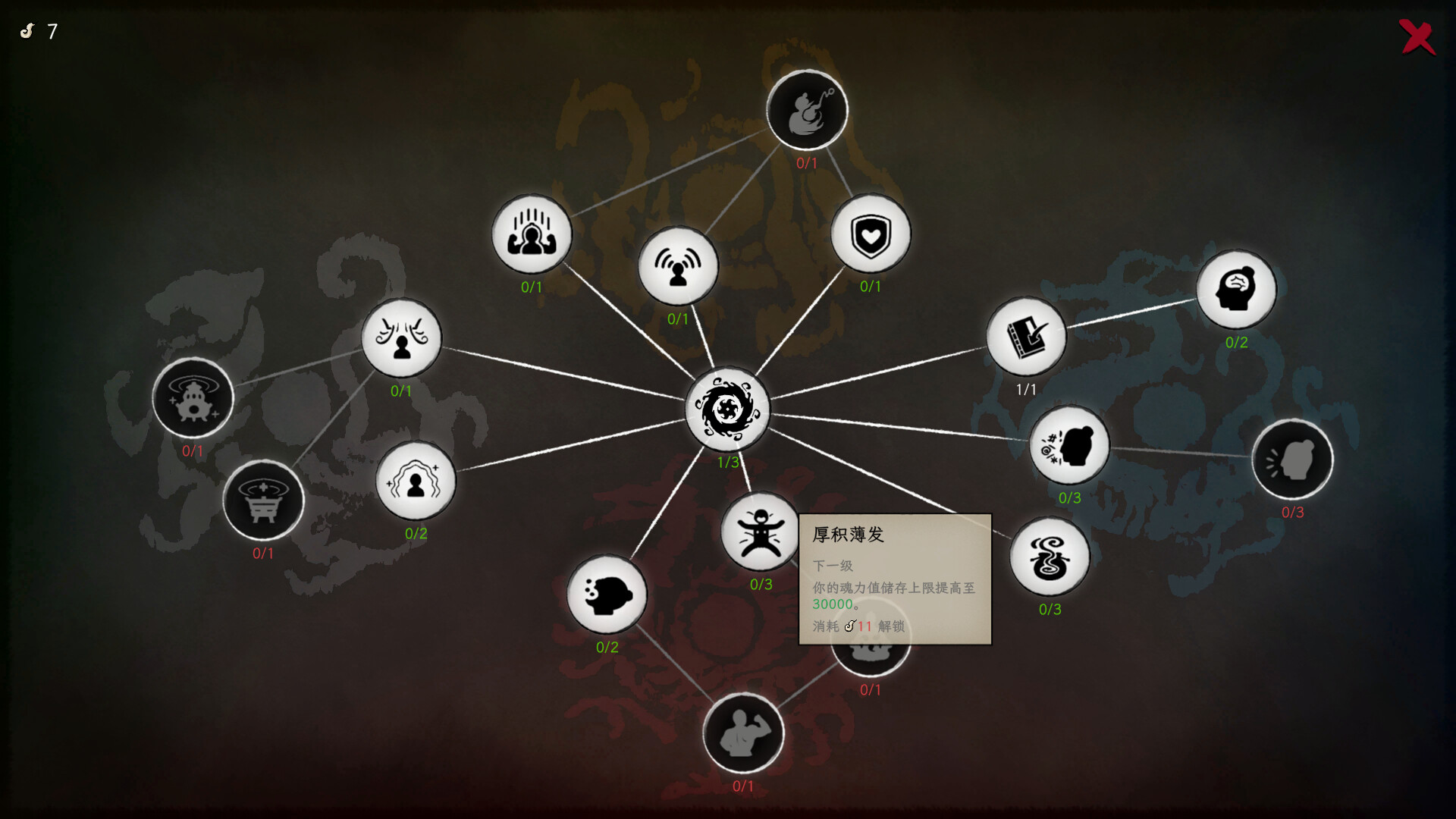Click the sparkling figure skill node
Image resolution: width=1456 pixels, height=819 pixels.
point(414,481)
